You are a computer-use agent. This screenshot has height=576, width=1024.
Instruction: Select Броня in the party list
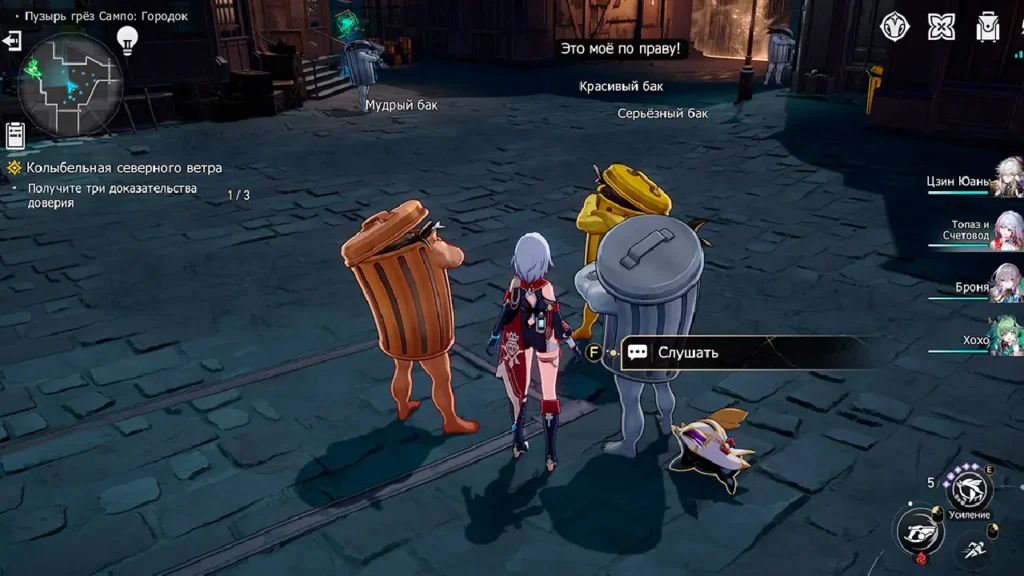pyautogui.click(x=1006, y=285)
